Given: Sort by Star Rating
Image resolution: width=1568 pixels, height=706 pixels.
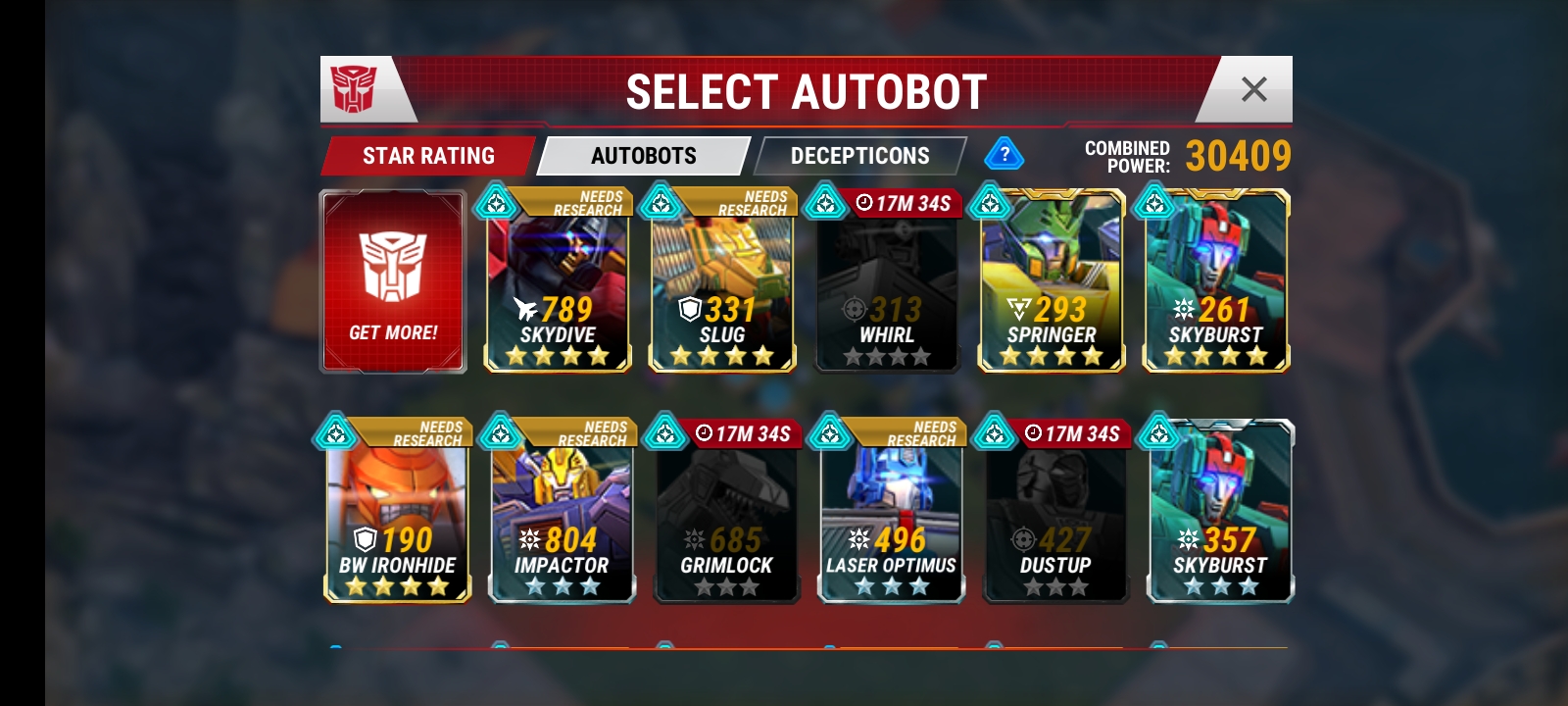Looking at the screenshot, I should (x=428, y=156).
